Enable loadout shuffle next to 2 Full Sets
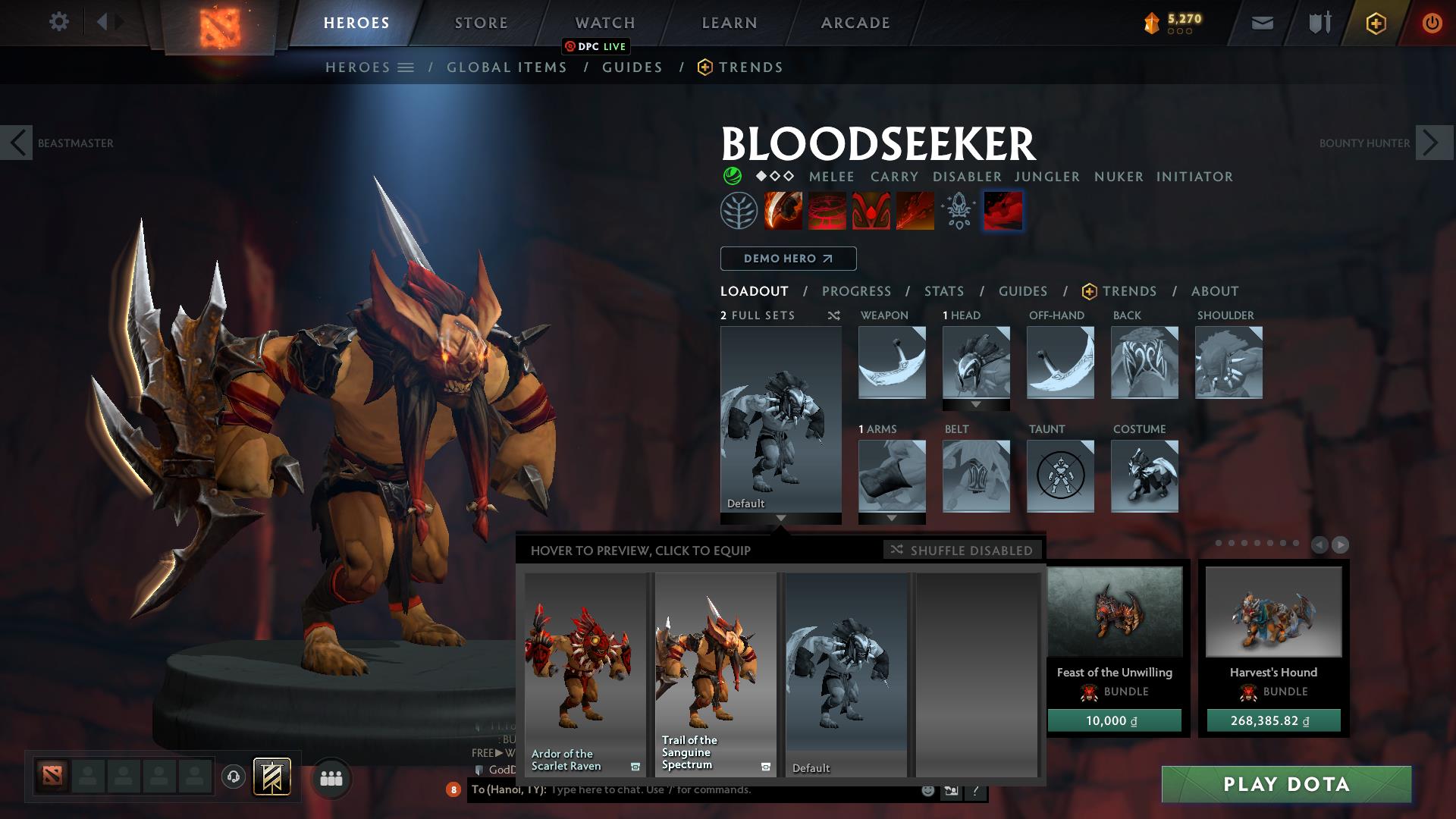 pos(833,315)
